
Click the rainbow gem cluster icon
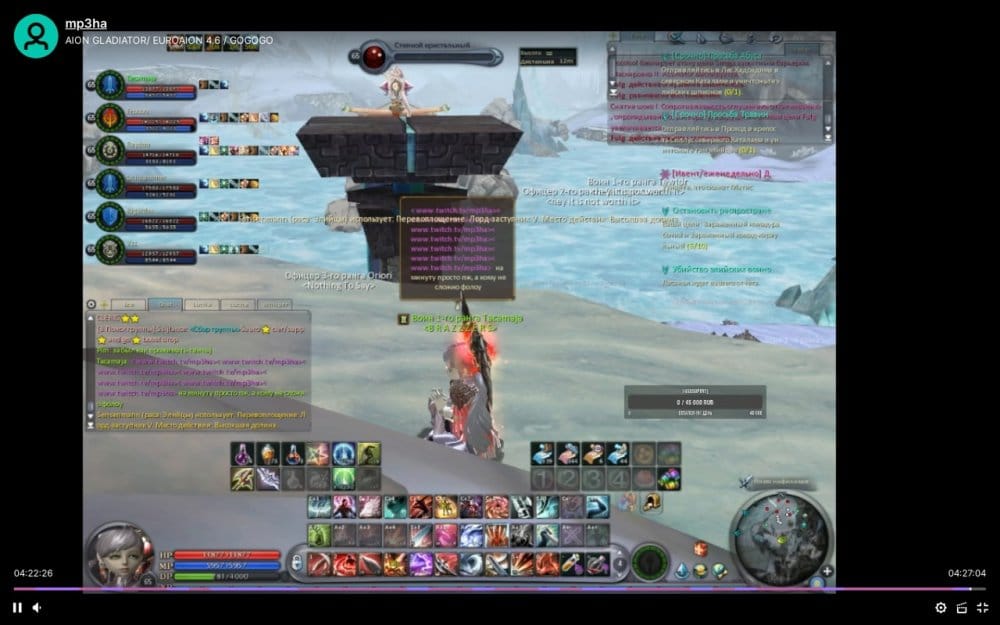669,479
